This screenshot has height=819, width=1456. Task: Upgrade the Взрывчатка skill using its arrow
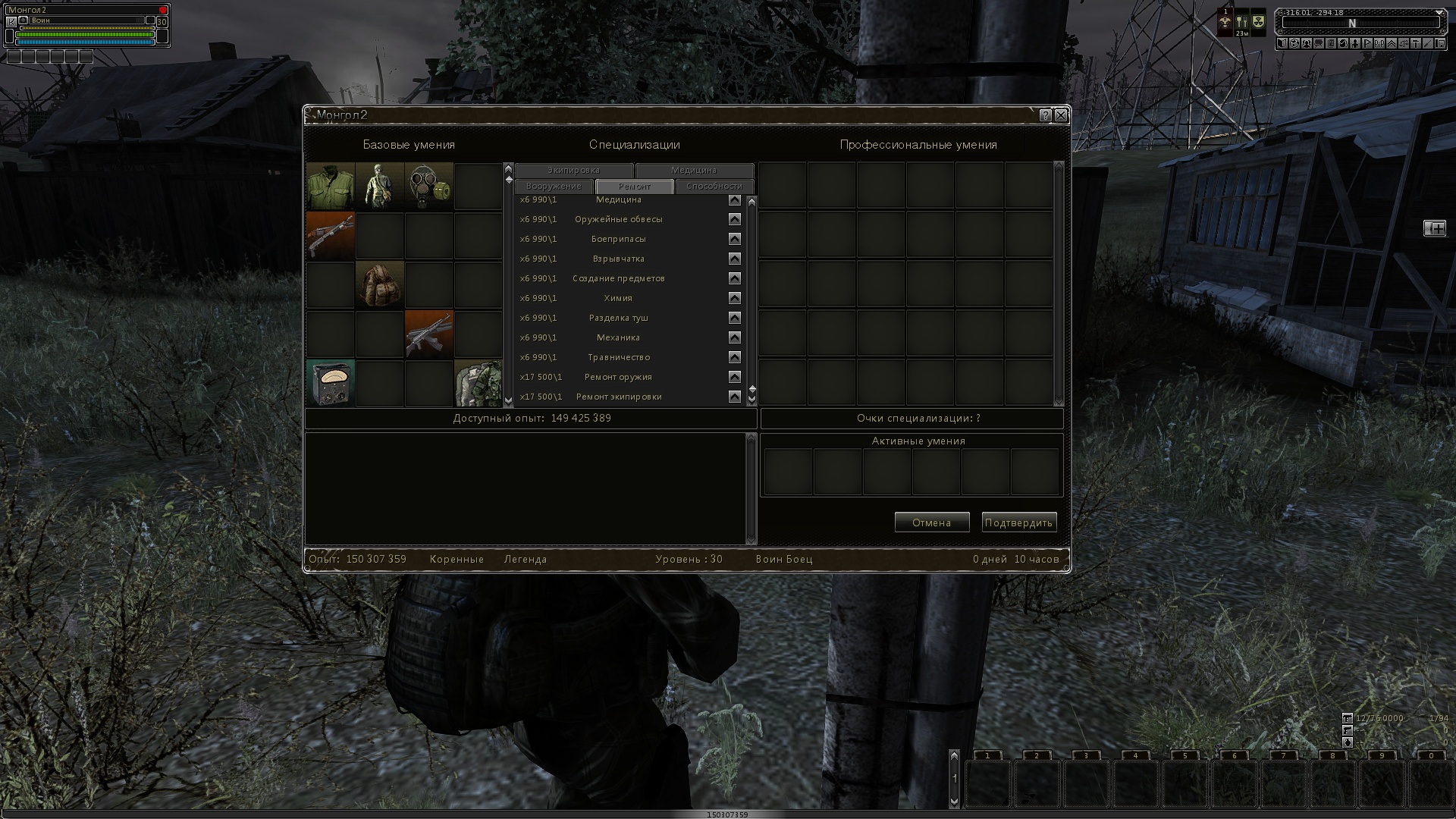[734, 259]
